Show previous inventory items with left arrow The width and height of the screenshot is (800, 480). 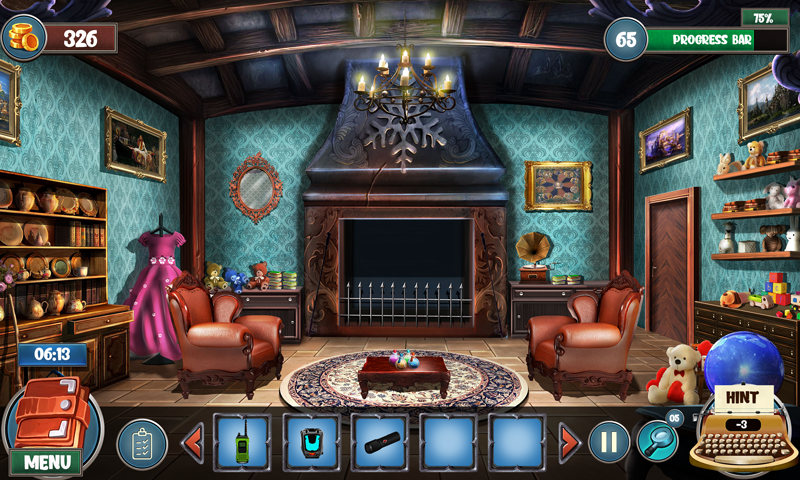point(193,442)
